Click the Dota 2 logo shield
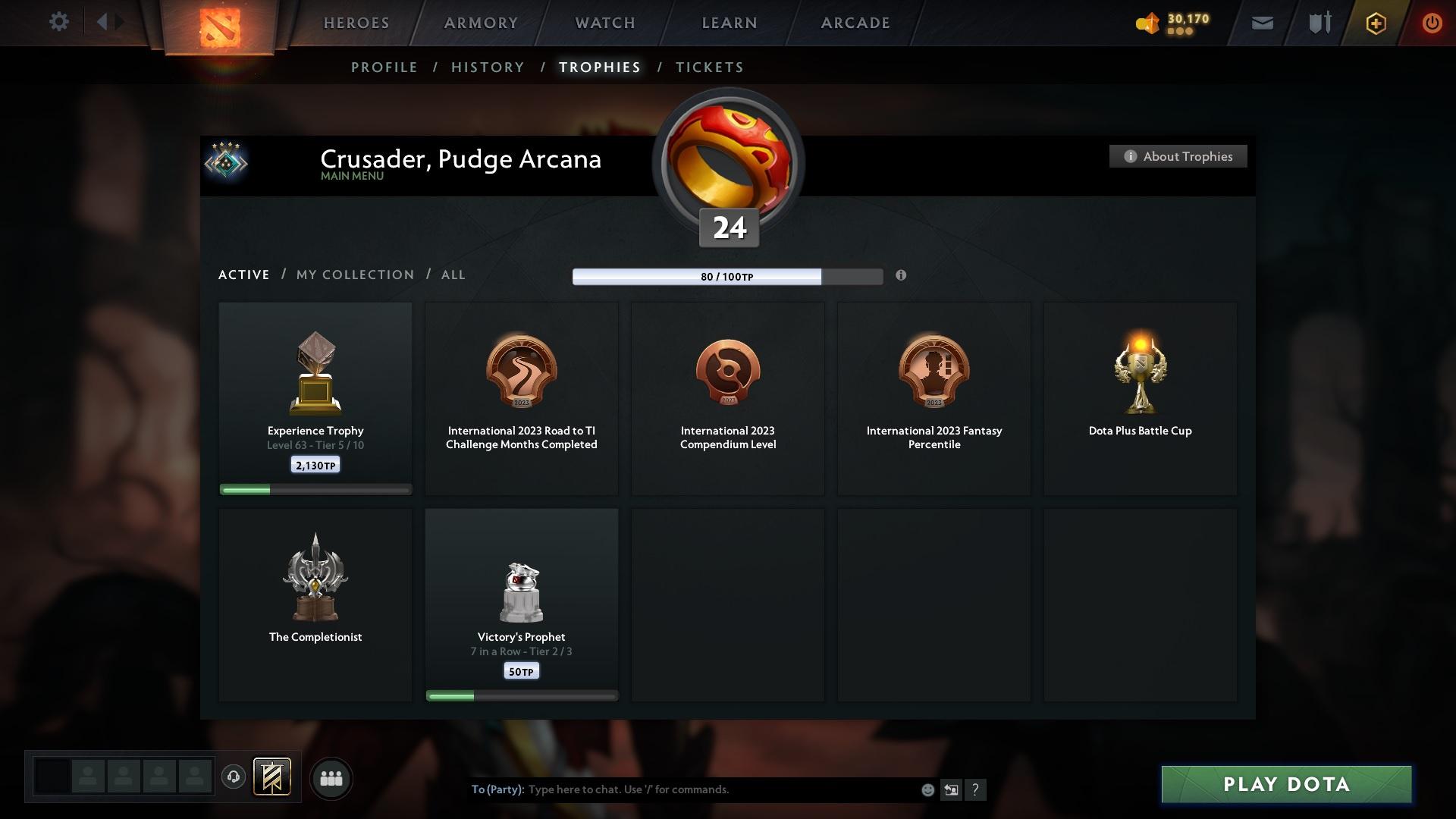Viewport: 1456px width, 819px height. coord(219,29)
